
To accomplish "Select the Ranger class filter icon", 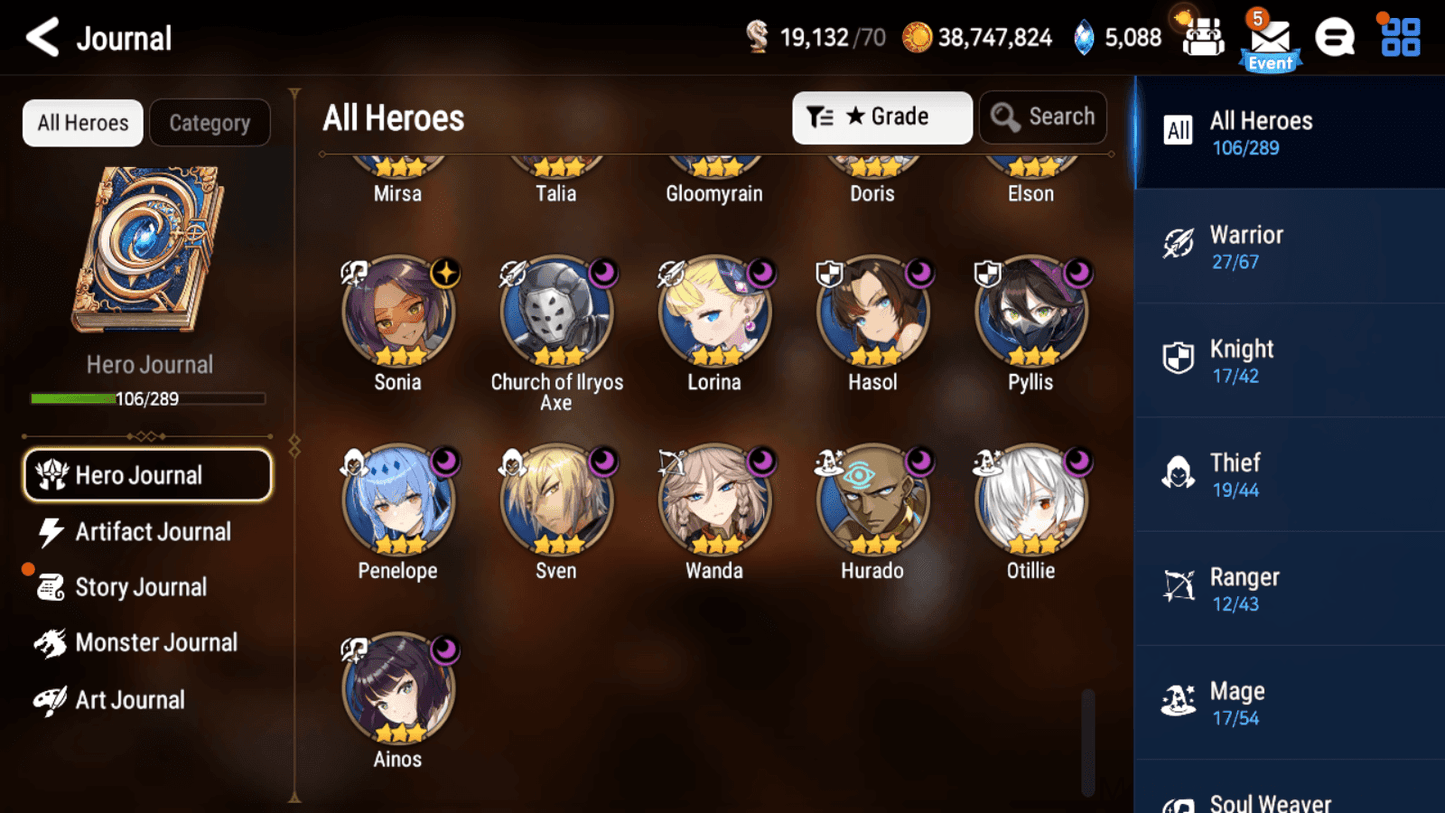I will coord(1180,587).
